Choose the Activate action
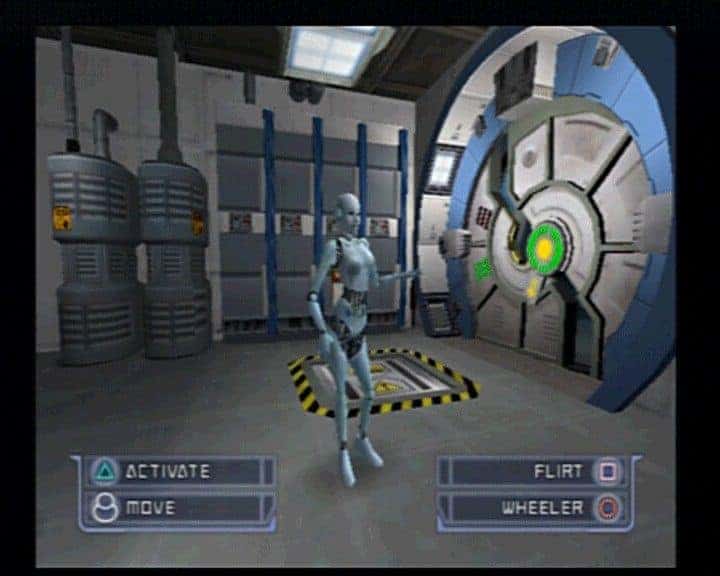The image size is (720, 576). (170, 471)
